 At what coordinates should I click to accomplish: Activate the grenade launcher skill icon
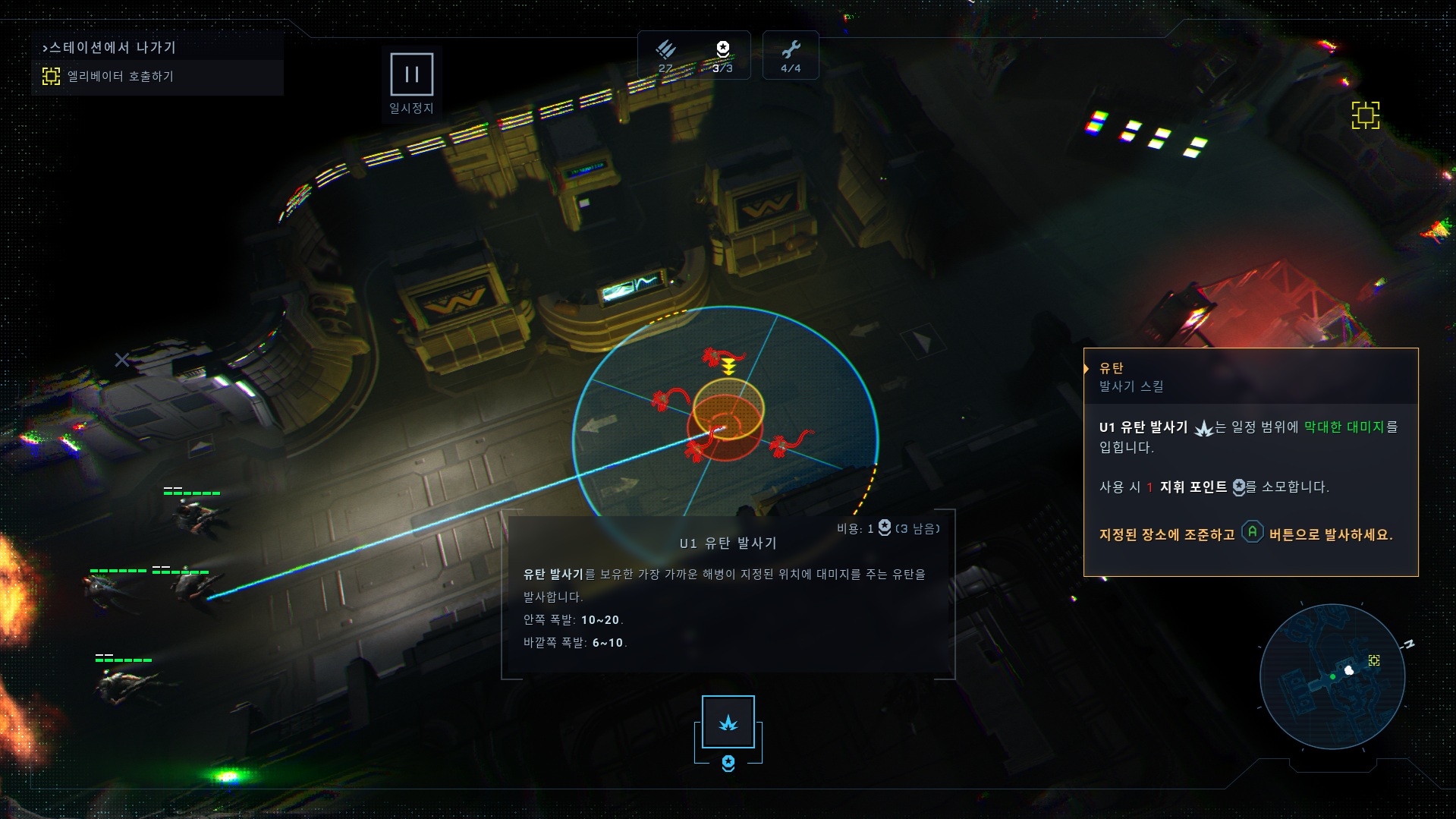tap(728, 722)
